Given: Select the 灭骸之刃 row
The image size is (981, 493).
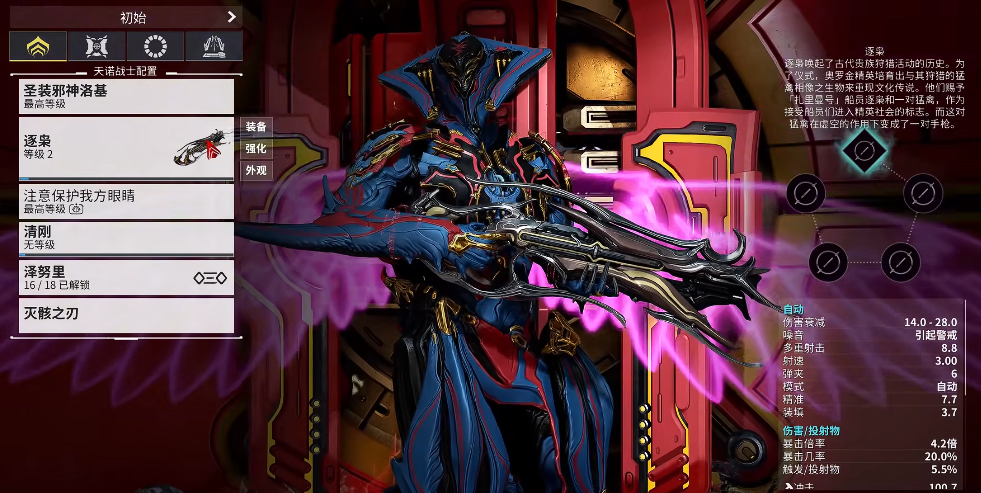Looking at the screenshot, I should click(126, 315).
